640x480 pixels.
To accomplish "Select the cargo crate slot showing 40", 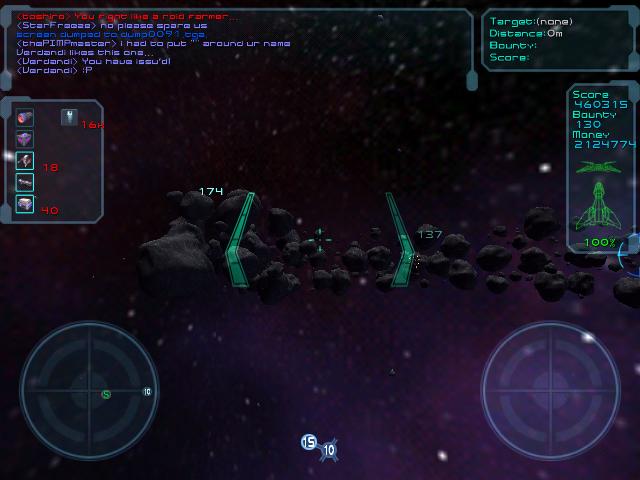I will point(26,204).
